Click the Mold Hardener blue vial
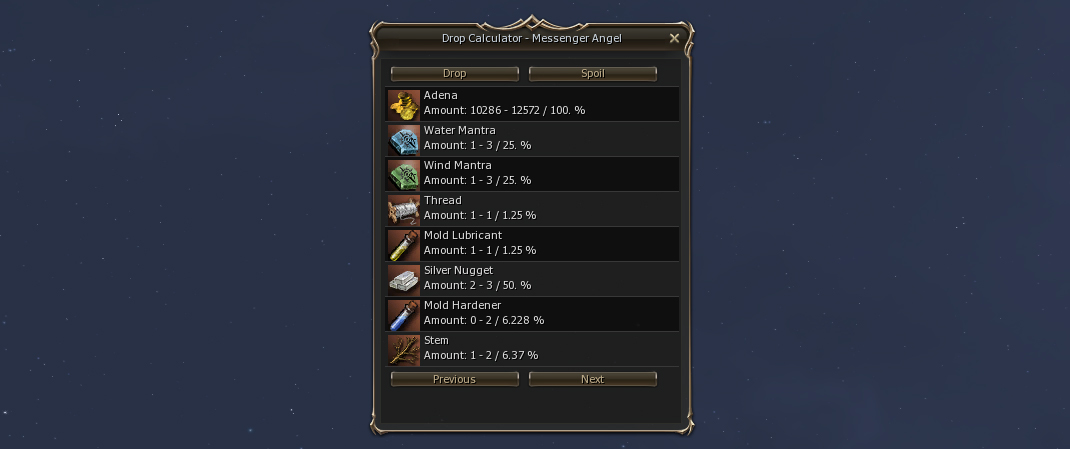Image resolution: width=1070 pixels, height=449 pixels. 404,314
